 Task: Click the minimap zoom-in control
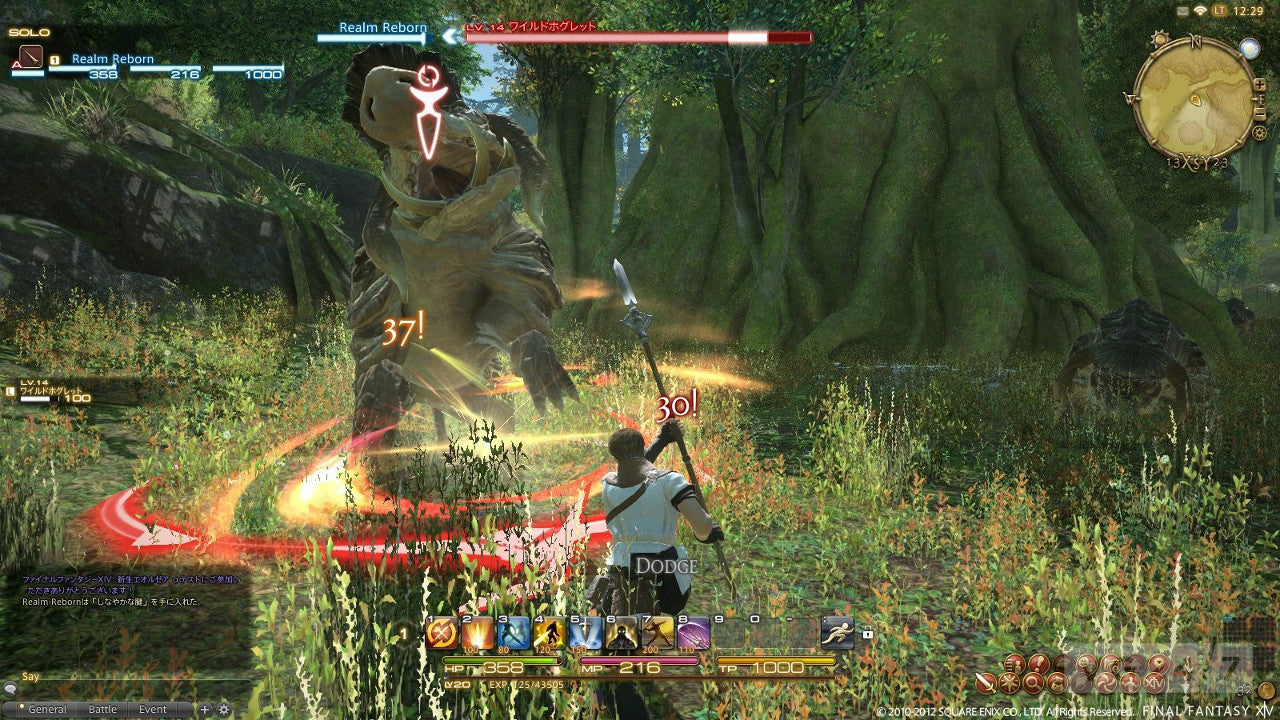1260,84
